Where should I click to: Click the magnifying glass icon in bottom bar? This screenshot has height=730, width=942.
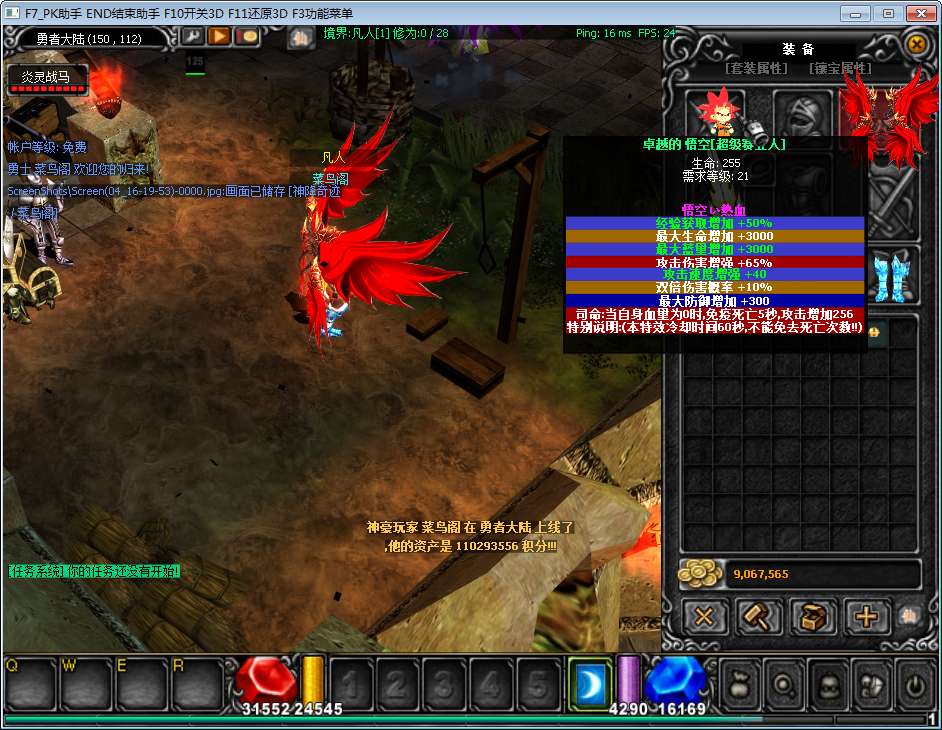[x=786, y=686]
